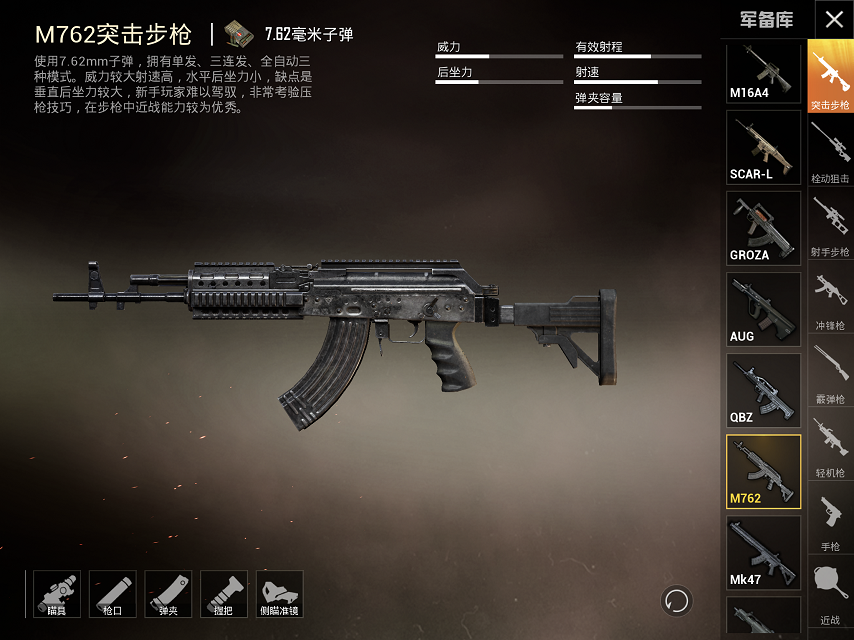Image resolution: width=854 pixels, height=640 pixels.
Task: Open the 近战 melee weapons tab
Action: 830,594
